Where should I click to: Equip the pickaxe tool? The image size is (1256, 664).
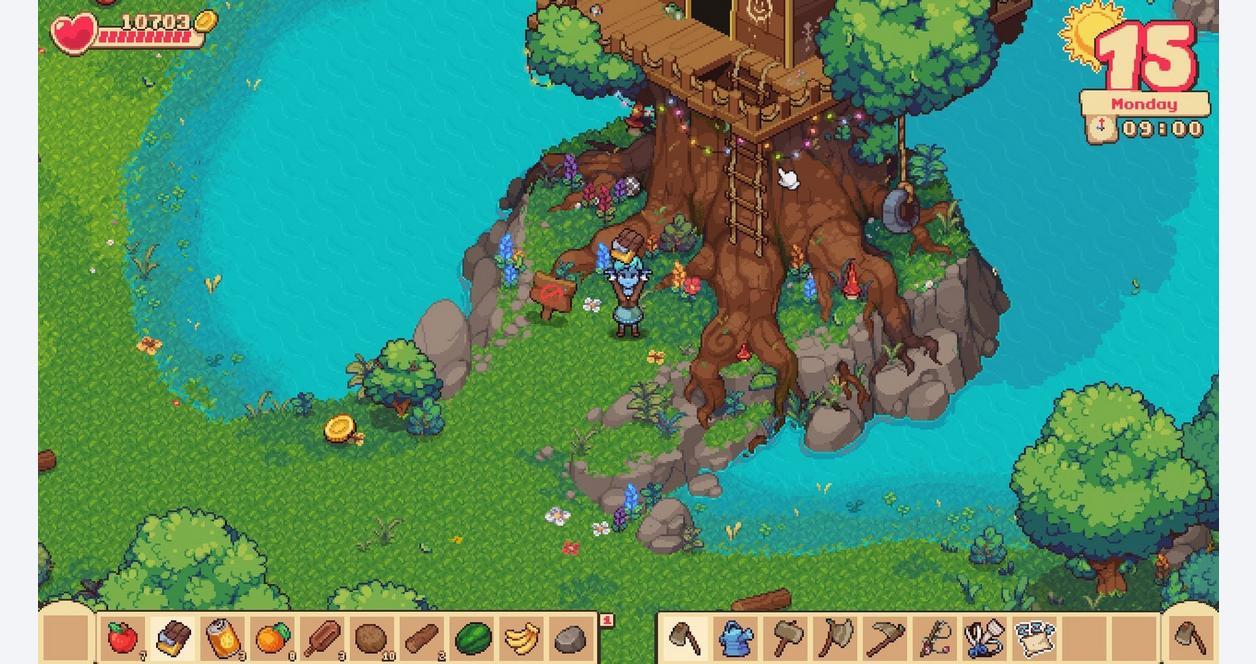point(885,638)
